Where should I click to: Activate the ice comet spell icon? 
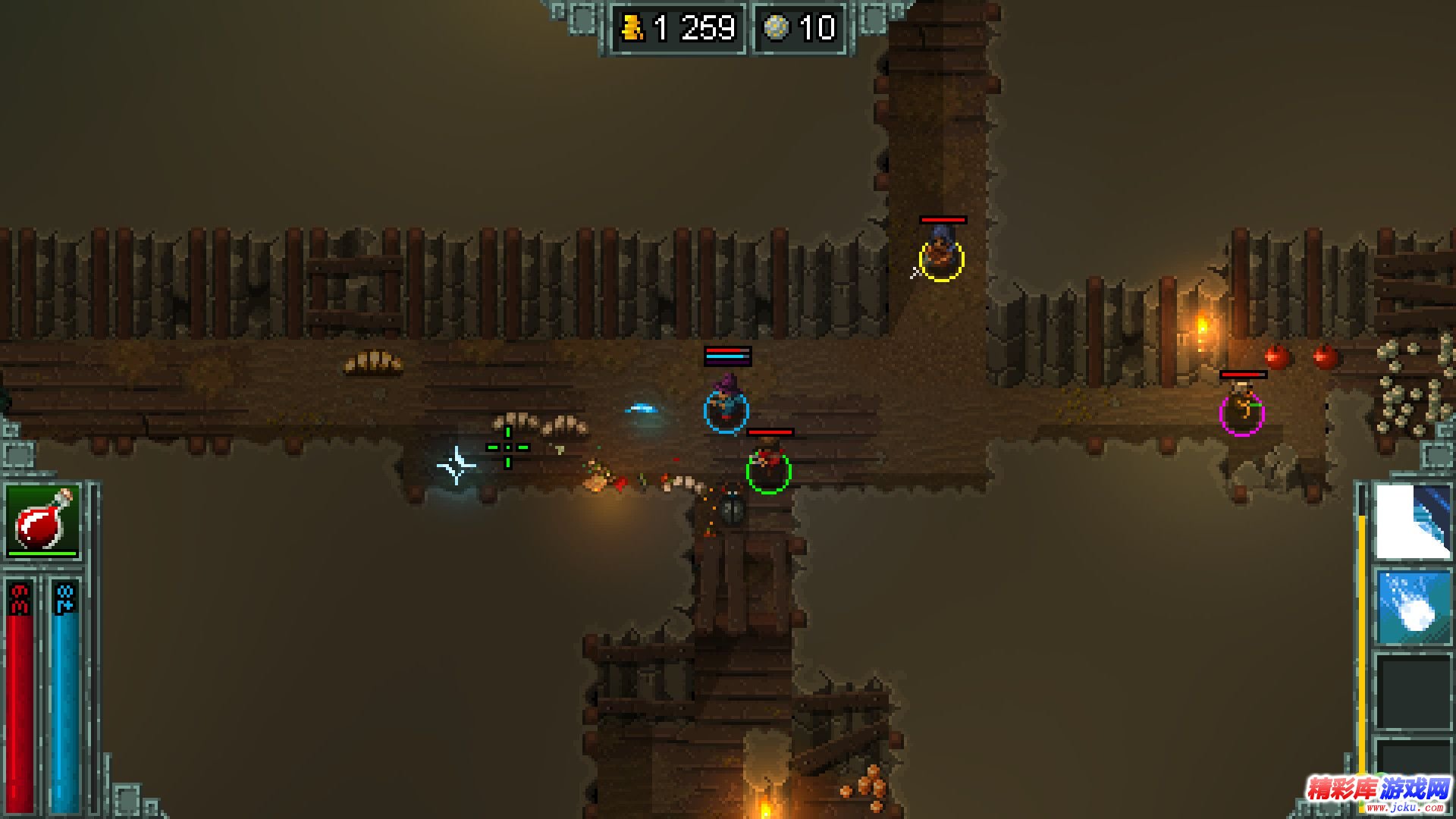[x=1413, y=607]
